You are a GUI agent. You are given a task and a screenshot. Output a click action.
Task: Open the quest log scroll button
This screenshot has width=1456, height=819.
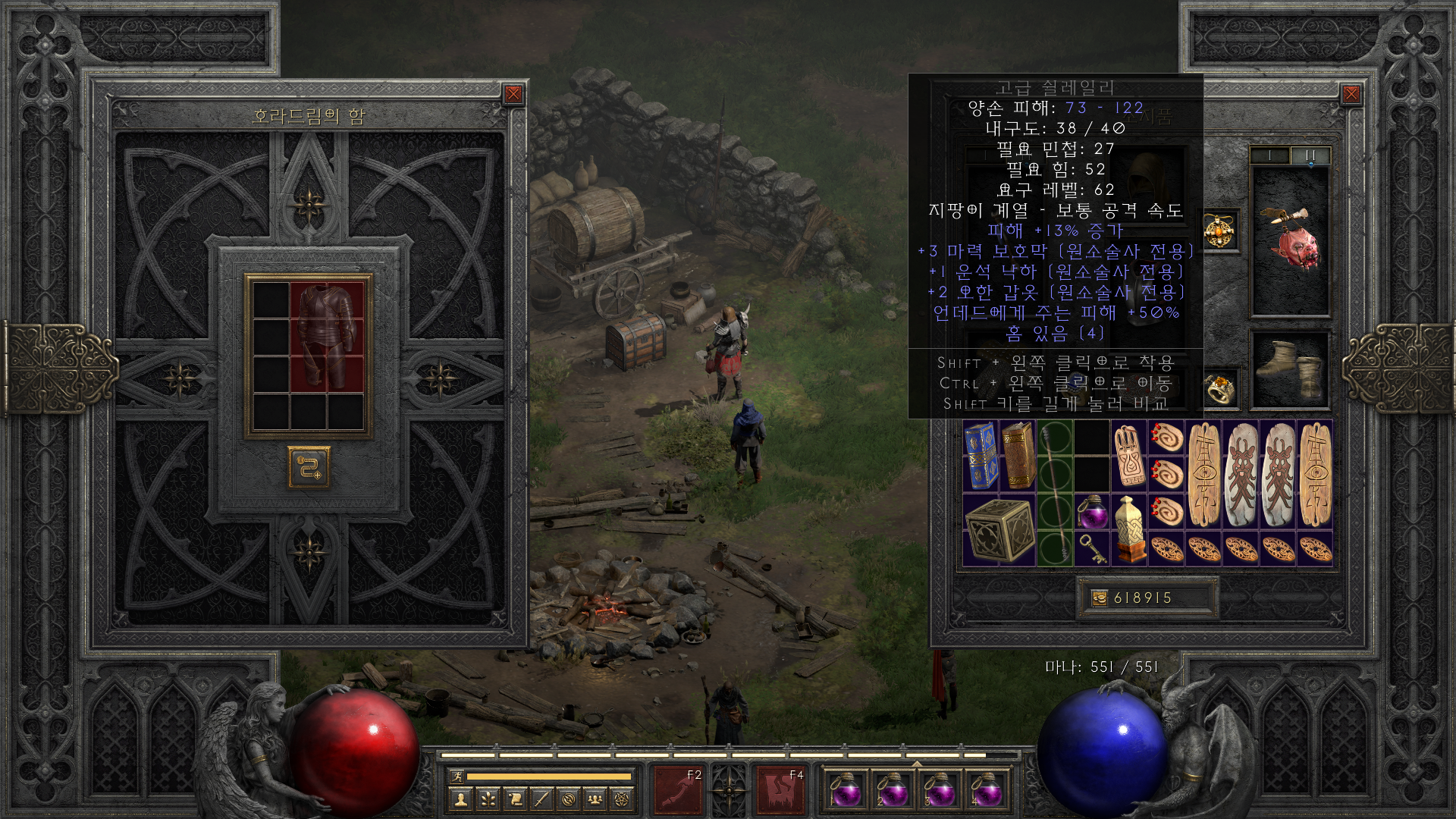515,799
